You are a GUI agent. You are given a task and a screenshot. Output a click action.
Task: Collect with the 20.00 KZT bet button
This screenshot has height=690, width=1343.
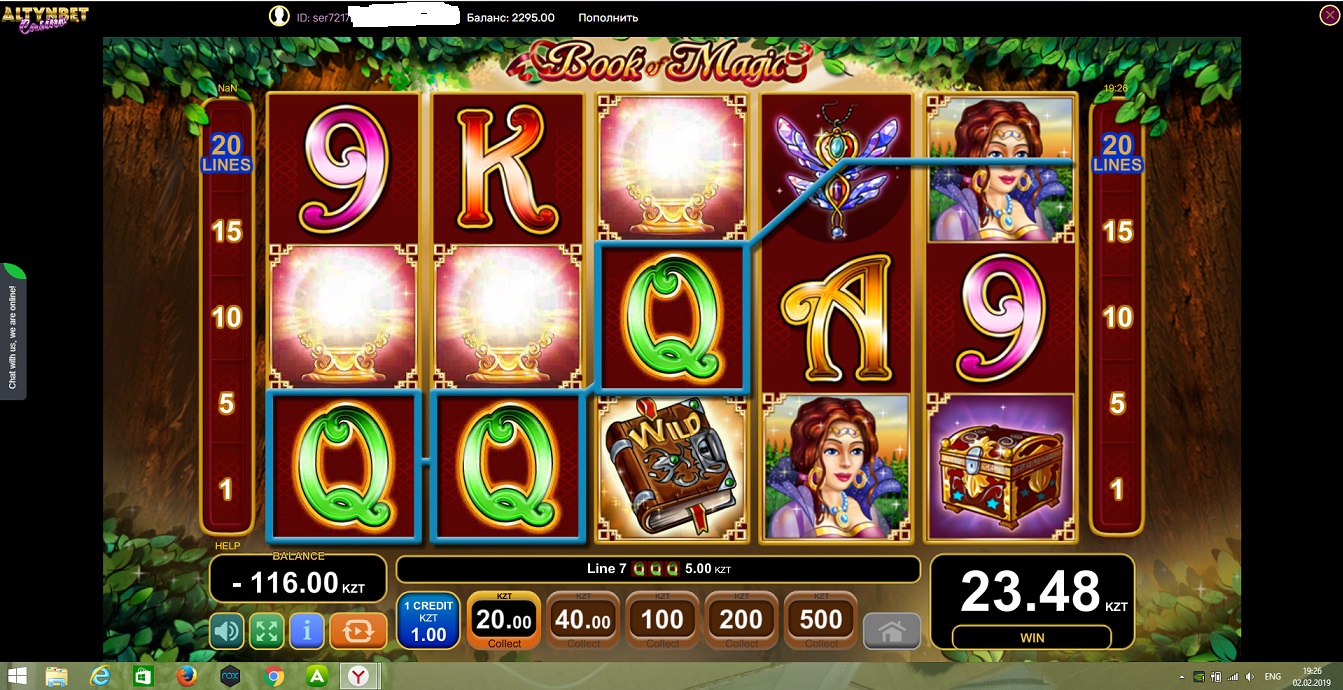pyautogui.click(x=504, y=621)
